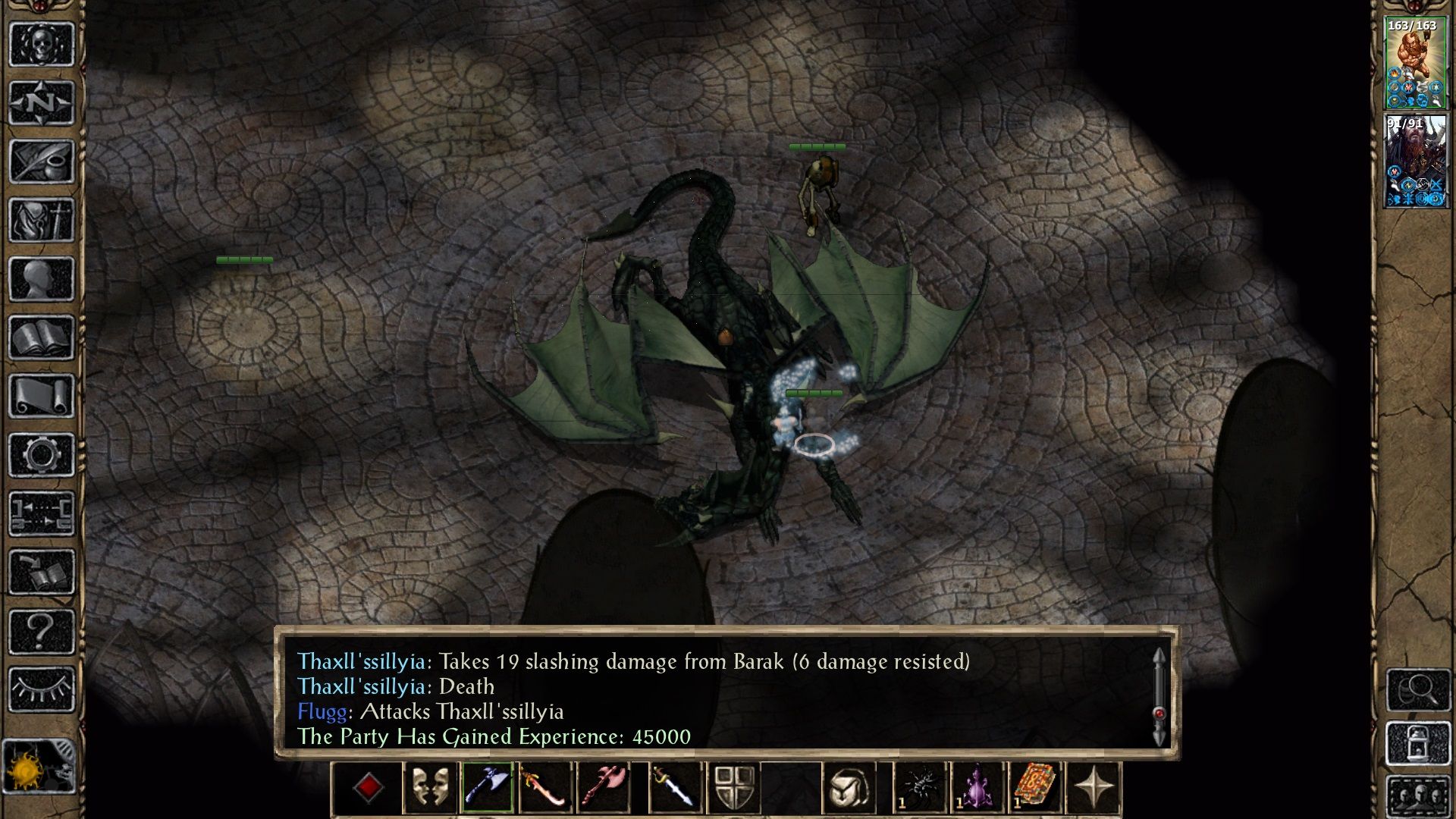
Task: Open the options menu with the gear icon
Action: 42,455
